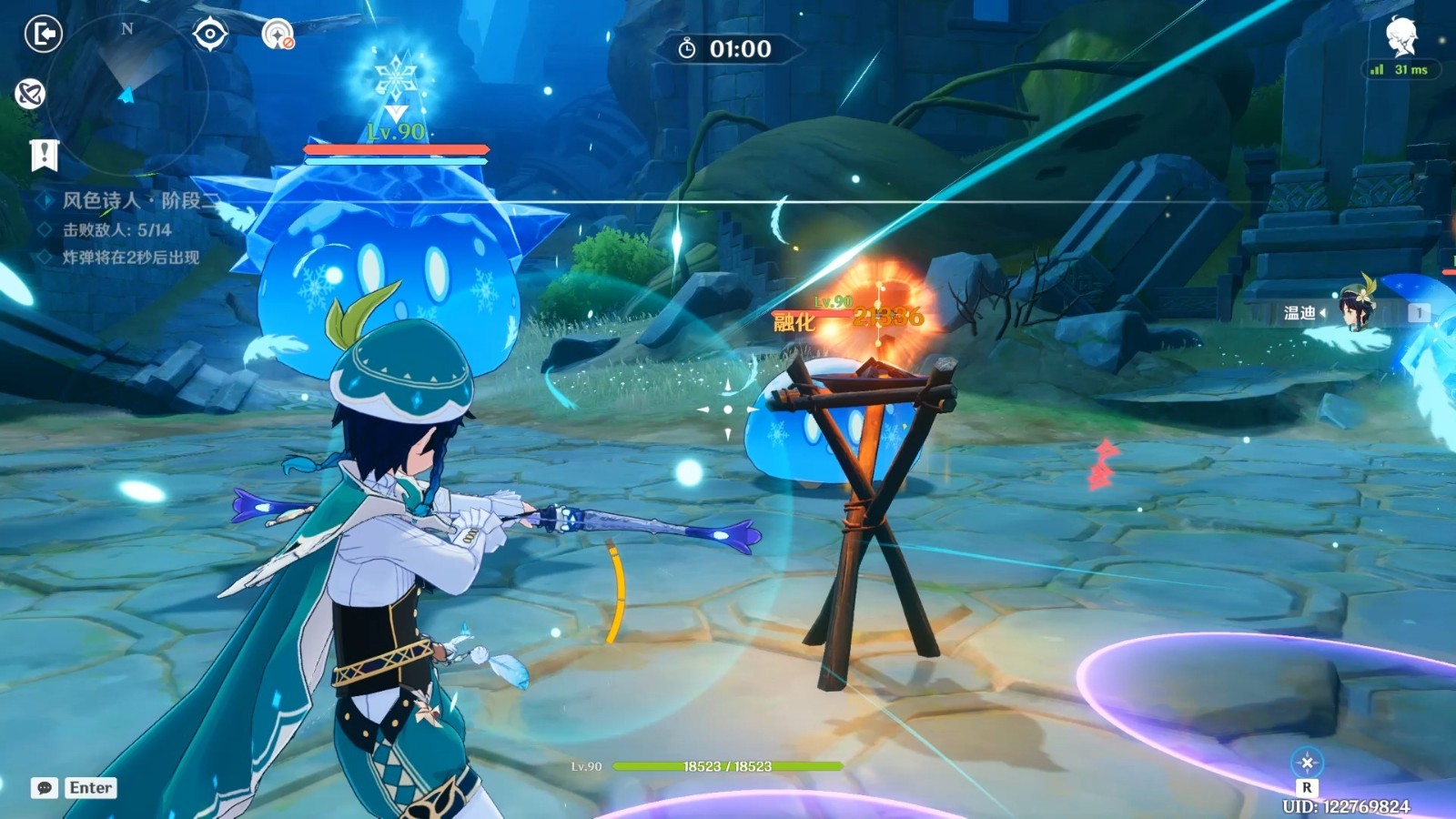This screenshot has width=1456, height=819.
Task: Open the co-op mode orbit icon
Action: click(x=30, y=94)
